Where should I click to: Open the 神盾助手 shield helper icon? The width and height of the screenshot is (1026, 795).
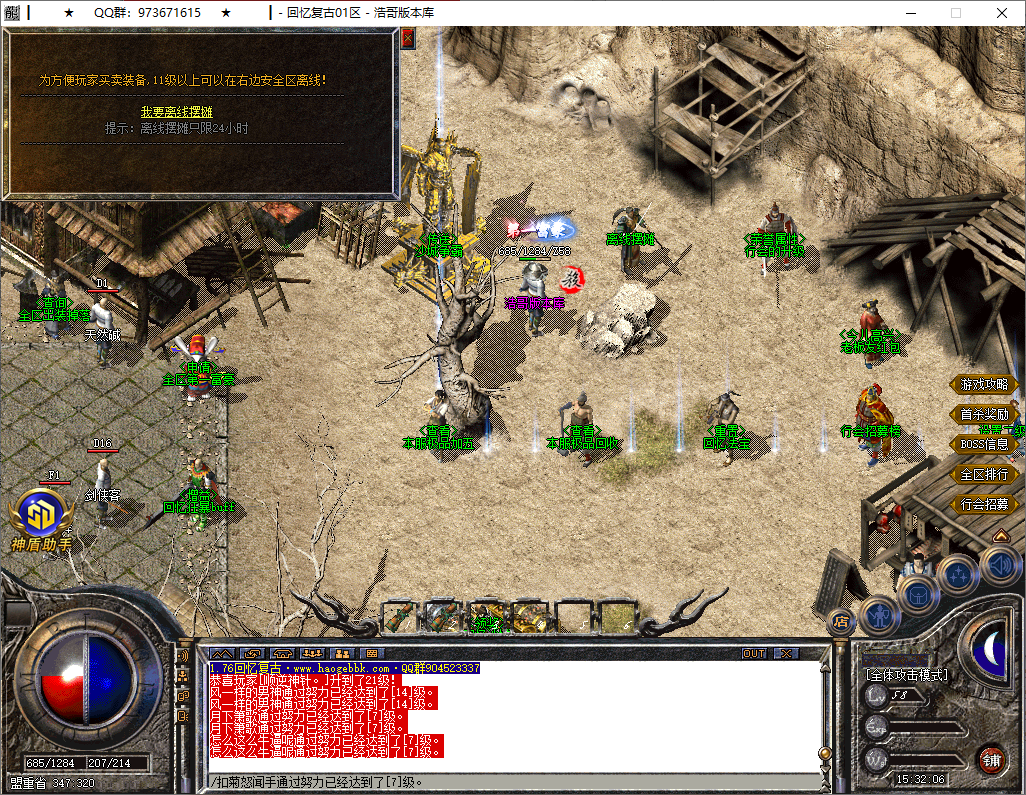41,517
